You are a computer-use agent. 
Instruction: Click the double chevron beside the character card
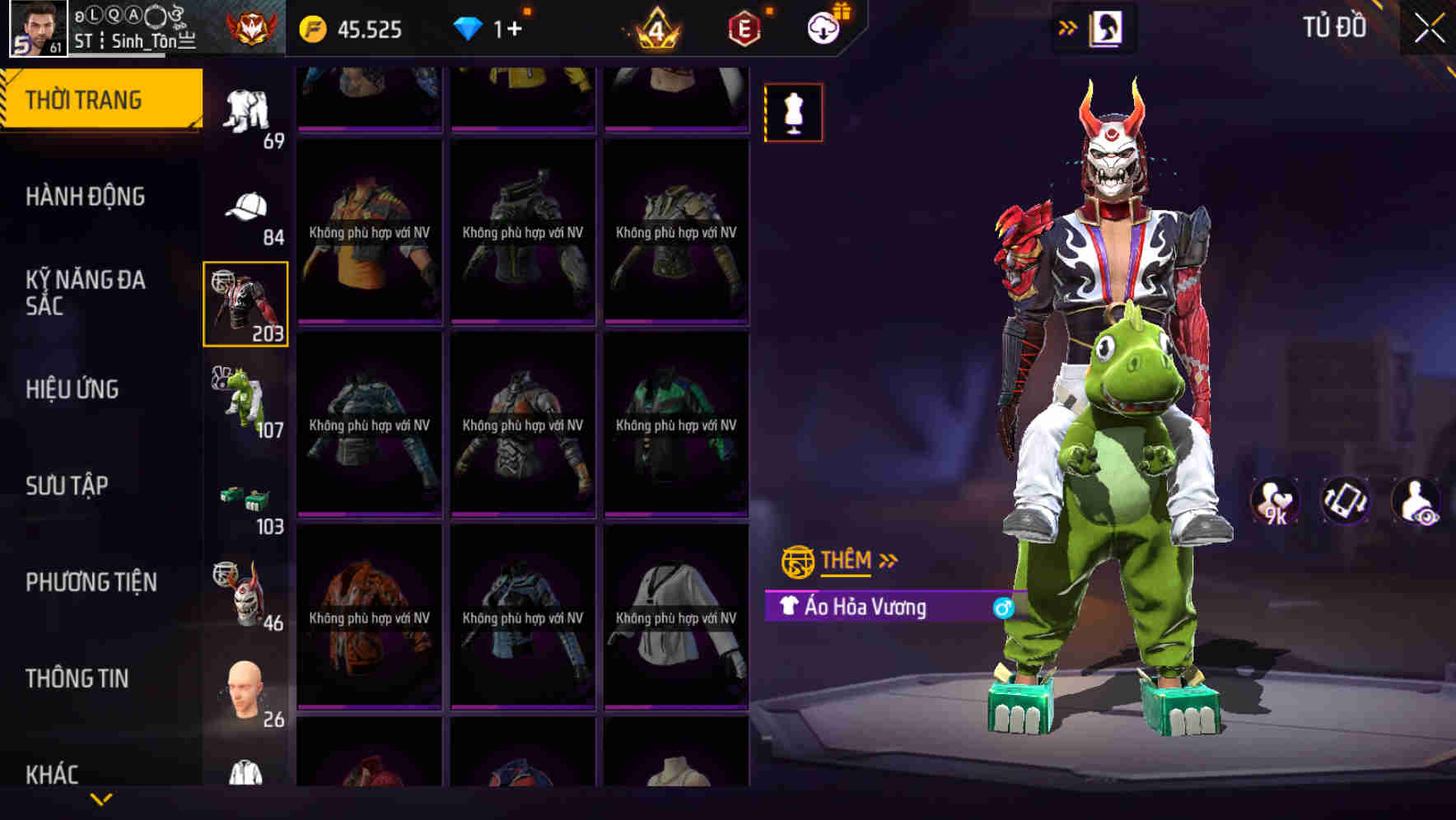click(1068, 26)
